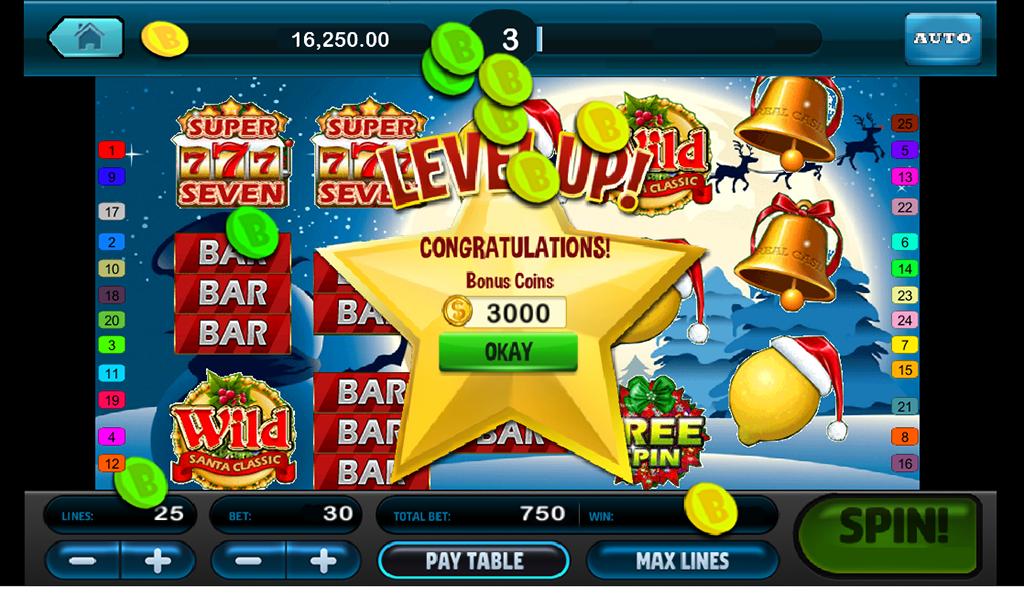Image resolution: width=1024 pixels, height=600 pixels.
Task: Select payline marker 21
Action: tap(904, 407)
